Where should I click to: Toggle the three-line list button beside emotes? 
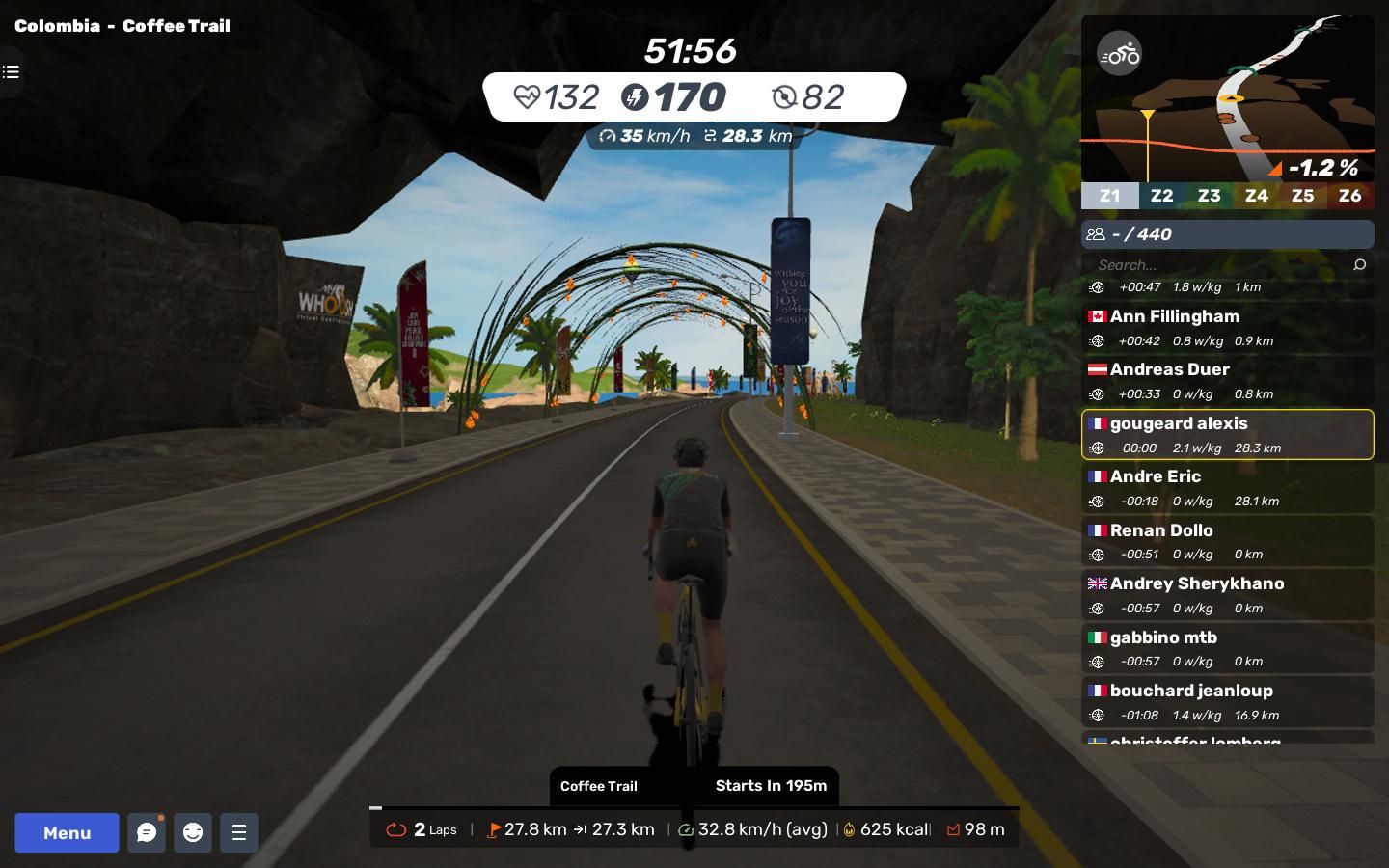tap(239, 832)
